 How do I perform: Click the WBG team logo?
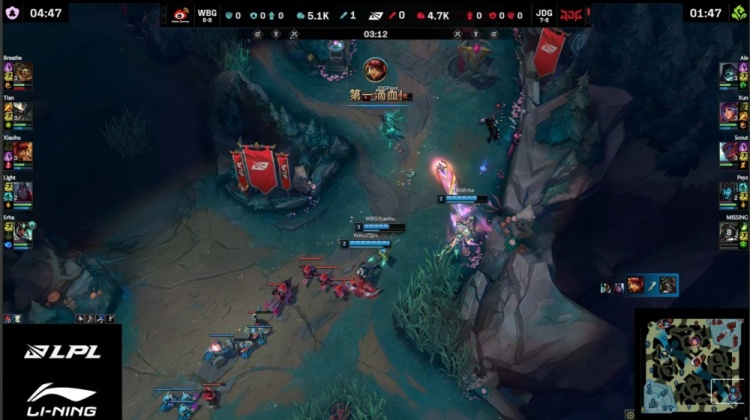180,15
